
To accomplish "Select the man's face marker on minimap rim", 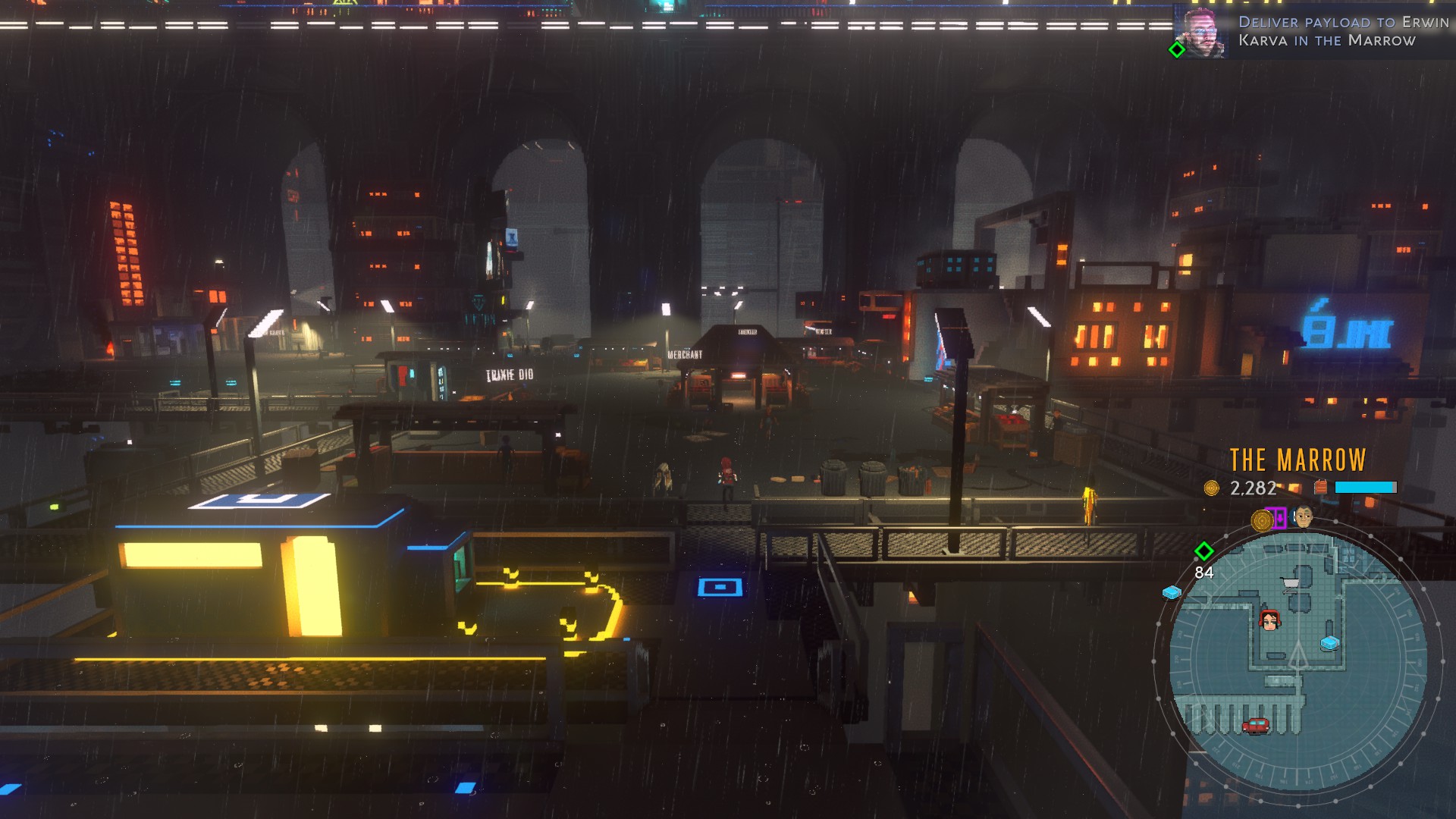I will (1304, 517).
